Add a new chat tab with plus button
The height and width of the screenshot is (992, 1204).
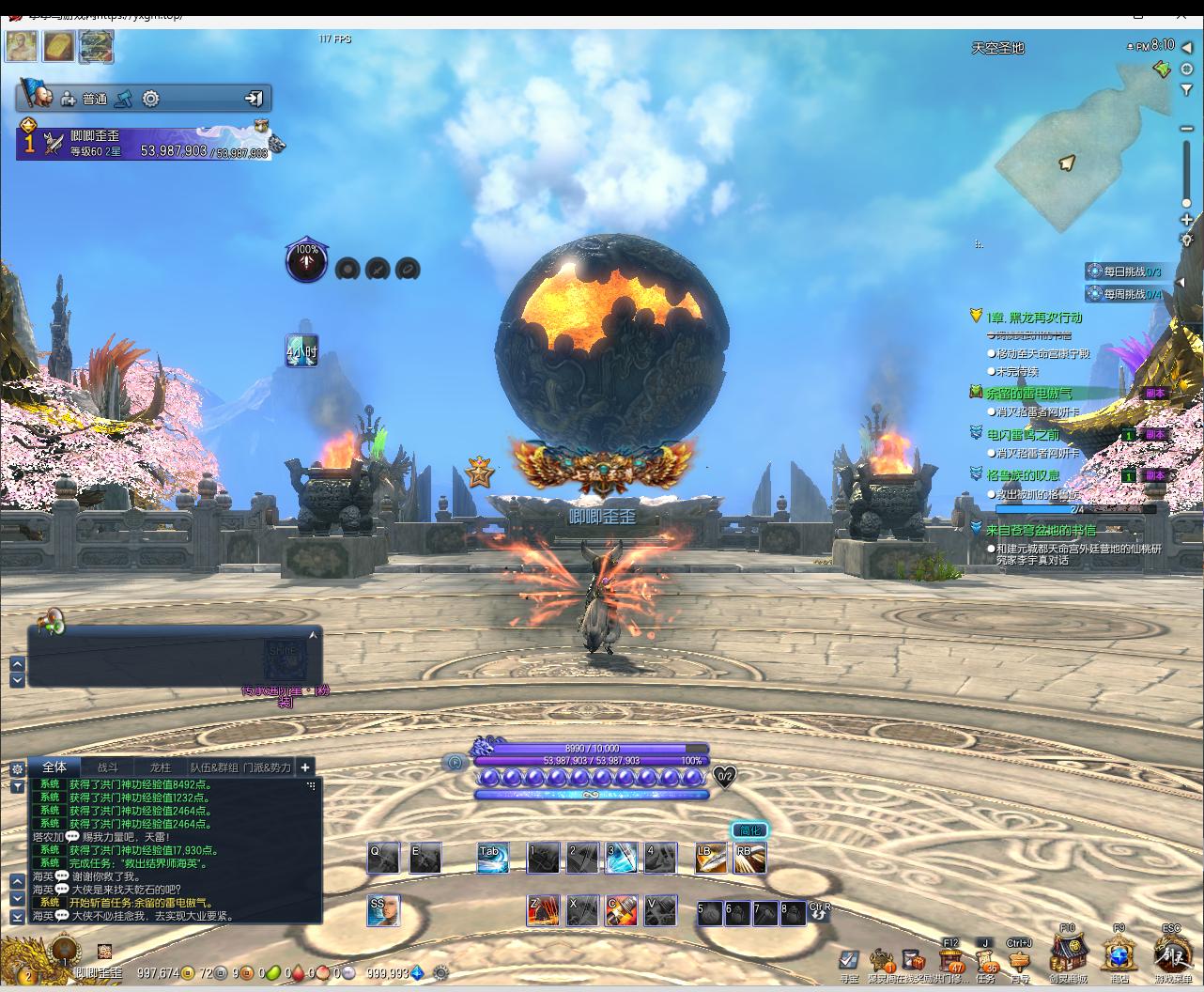305,767
